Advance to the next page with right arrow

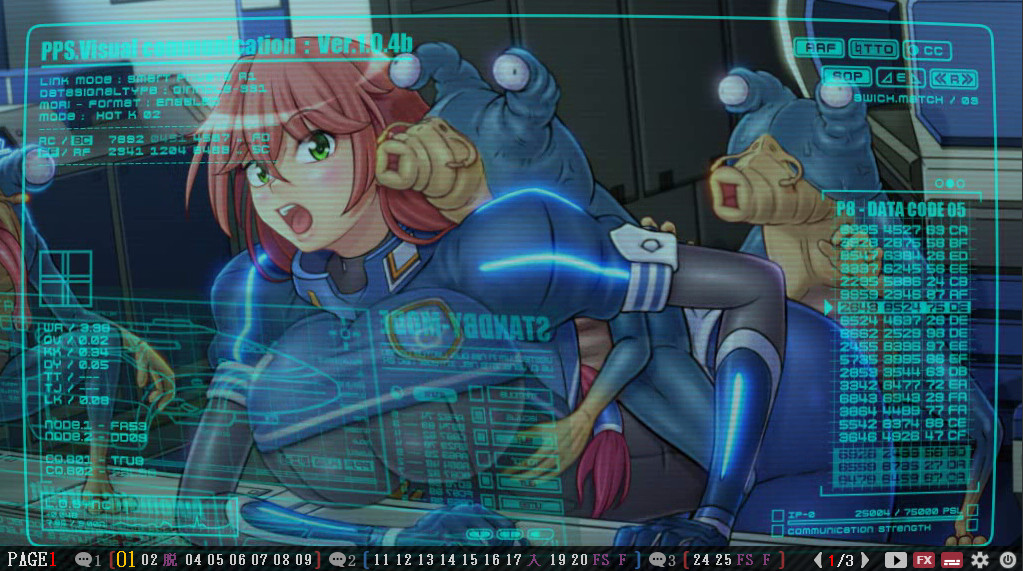pyautogui.click(x=865, y=560)
